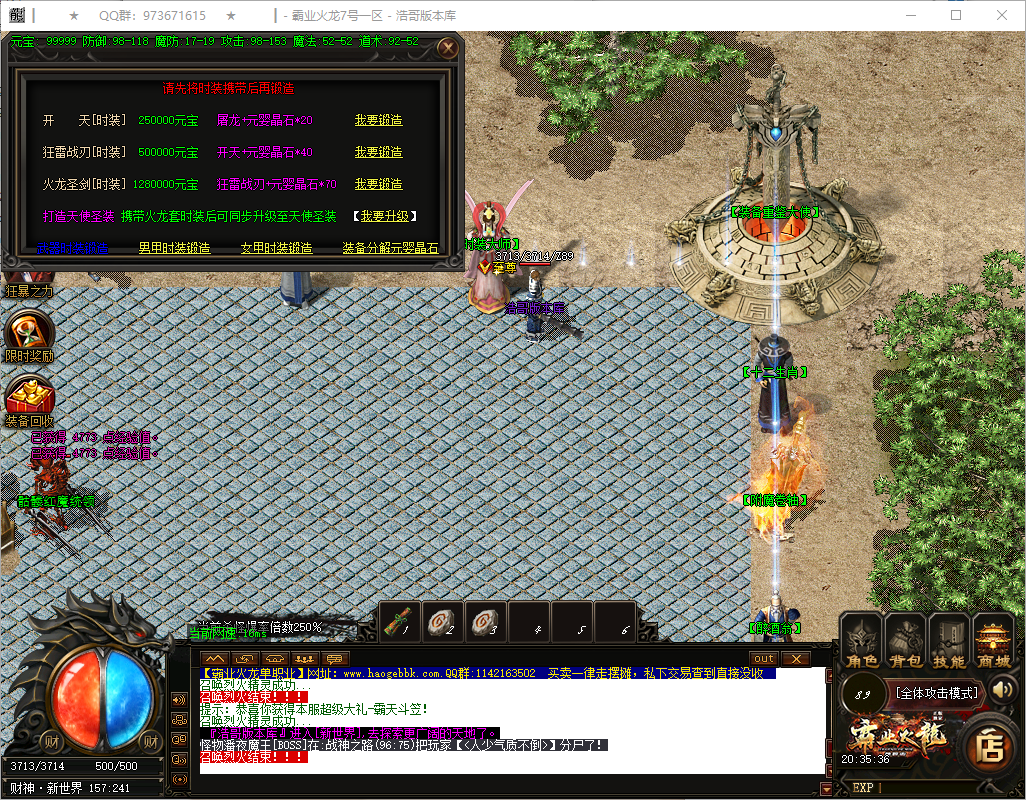The width and height of the screenshot is (1026, 800).
Task: Forge the 狂雷战刃 fashion item
Action: [378, 152]
